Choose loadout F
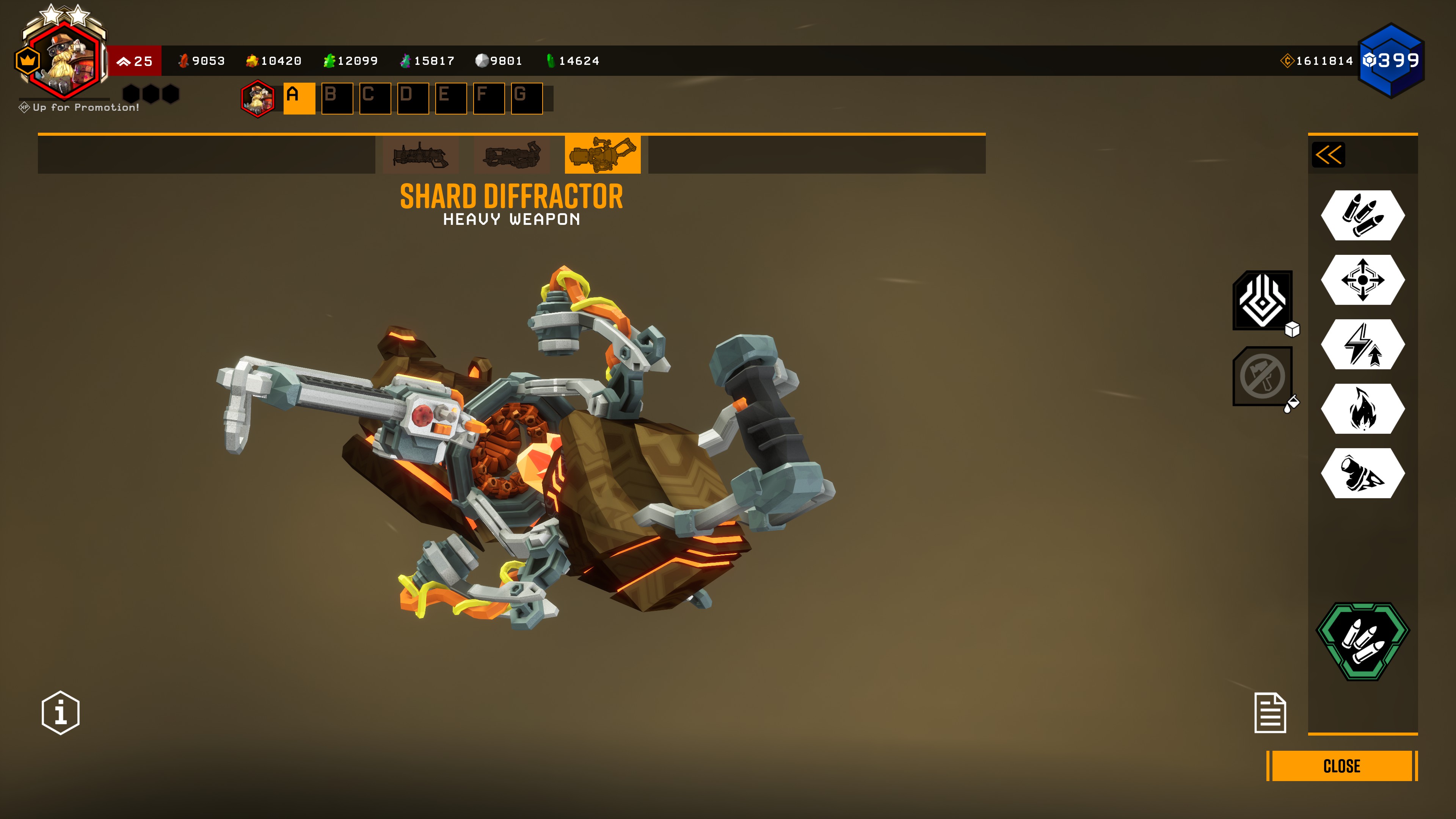 [488, 98]
